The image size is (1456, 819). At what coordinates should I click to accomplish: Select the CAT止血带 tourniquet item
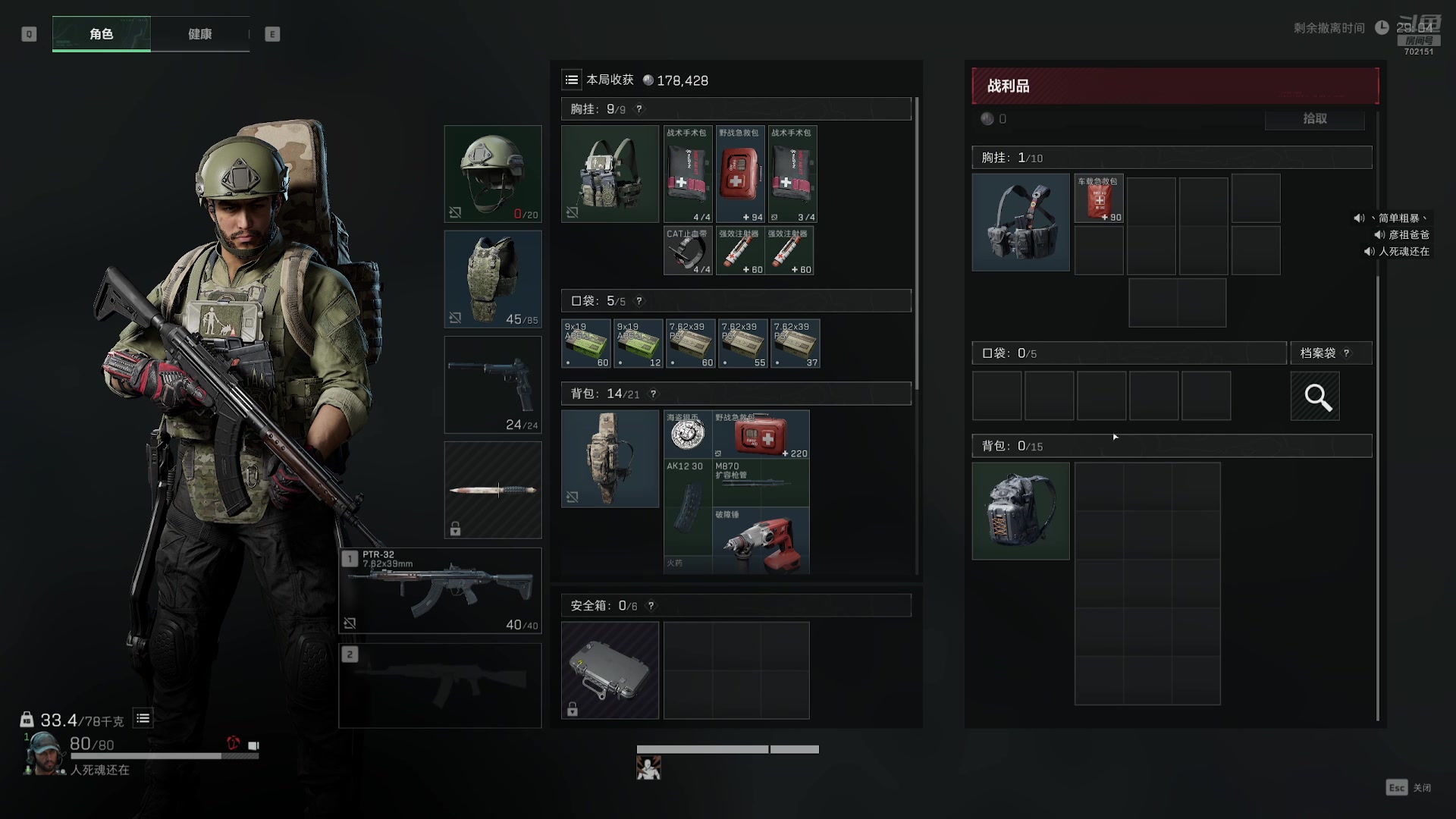(688, 250)
